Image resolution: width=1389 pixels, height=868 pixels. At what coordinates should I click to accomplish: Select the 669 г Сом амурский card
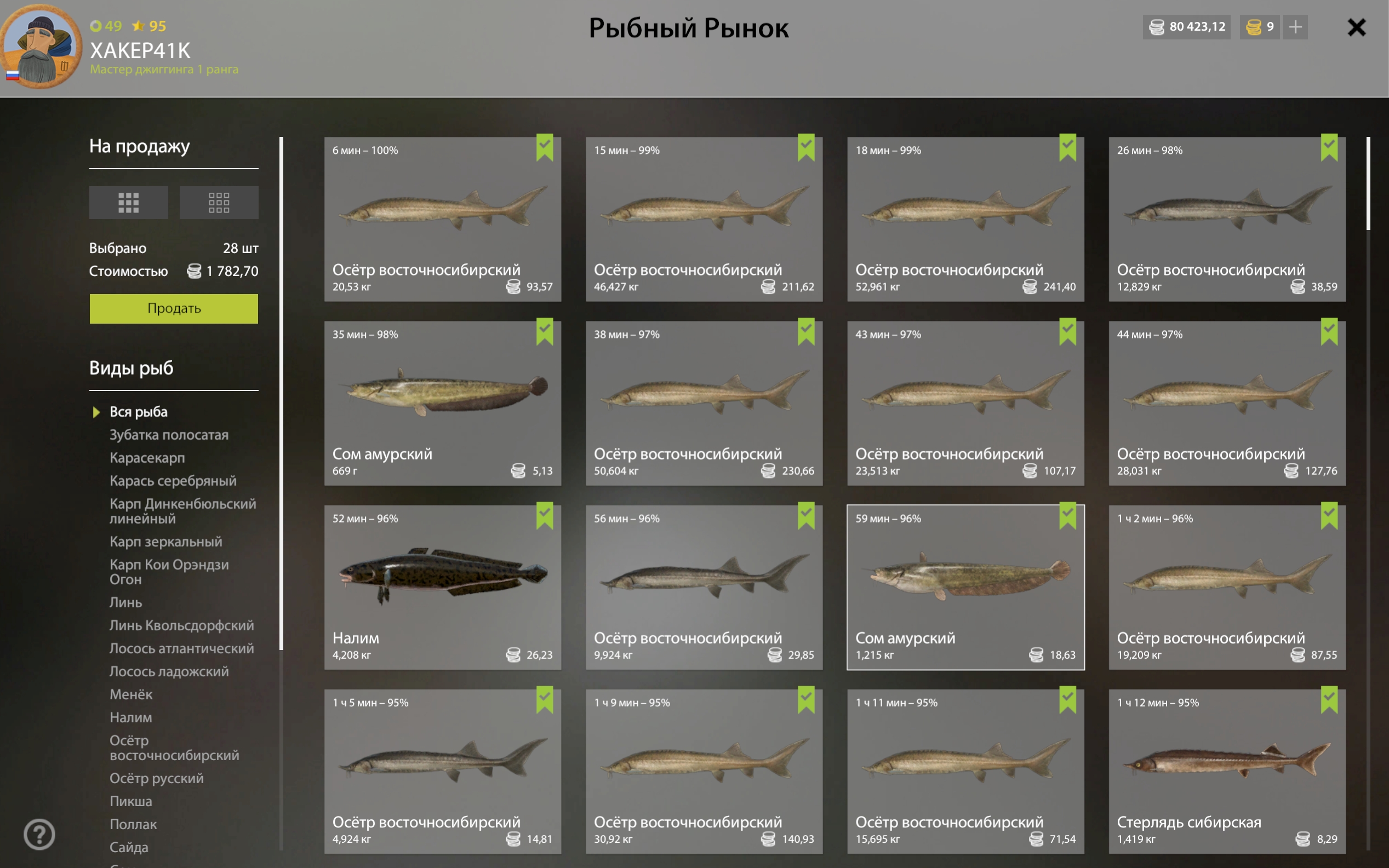tap(442, 403)
